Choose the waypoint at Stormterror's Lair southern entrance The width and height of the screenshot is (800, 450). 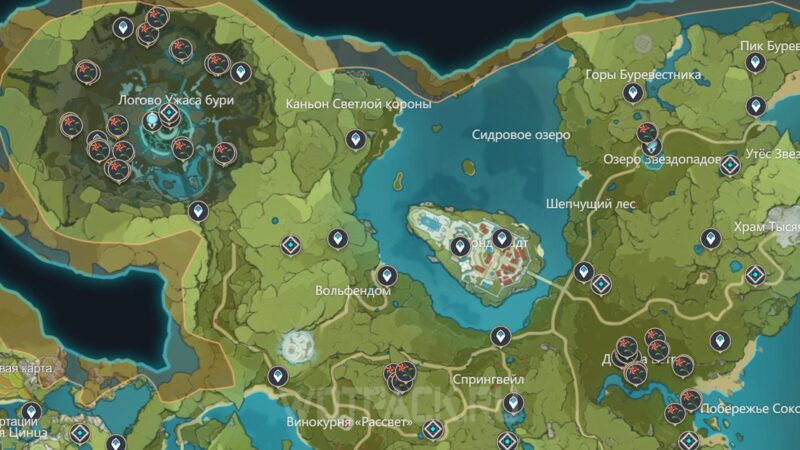[x=198, y=211]
